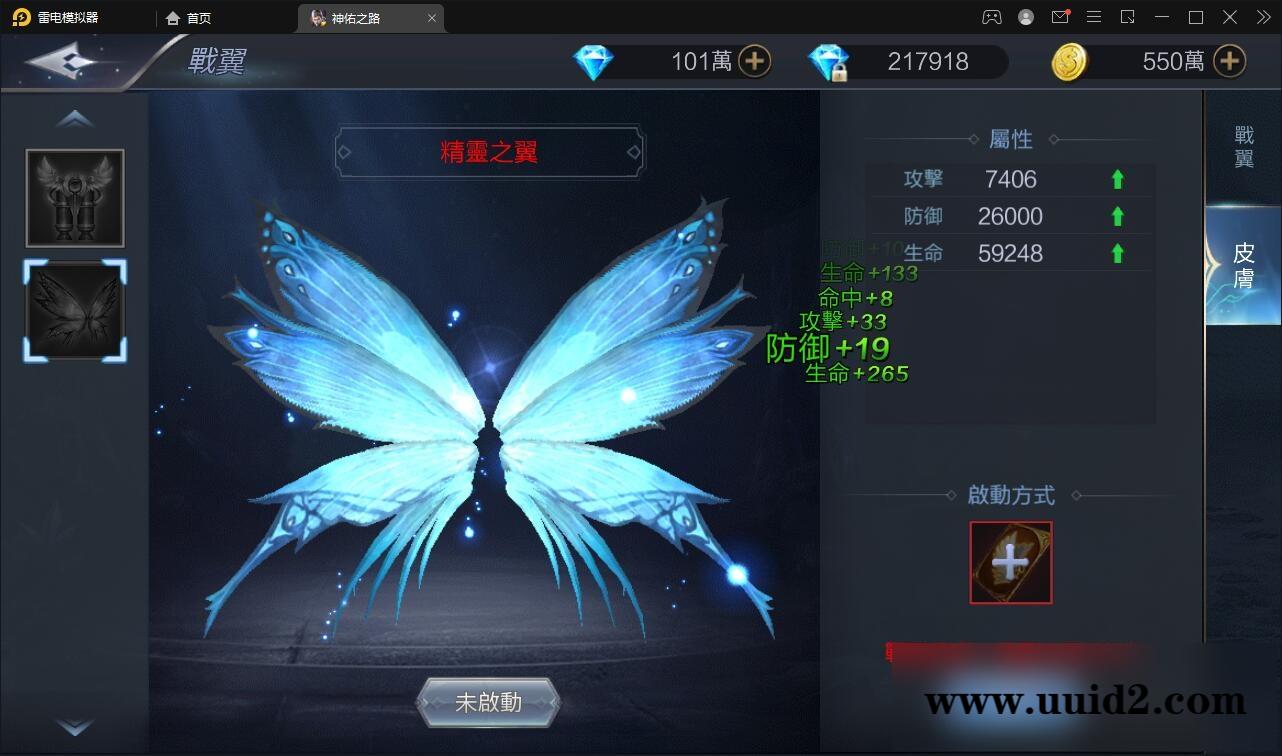Click the up arrow above the wing list
Image resolution: width=1282 pixels, height=756 pixels.
coord(75,117)
